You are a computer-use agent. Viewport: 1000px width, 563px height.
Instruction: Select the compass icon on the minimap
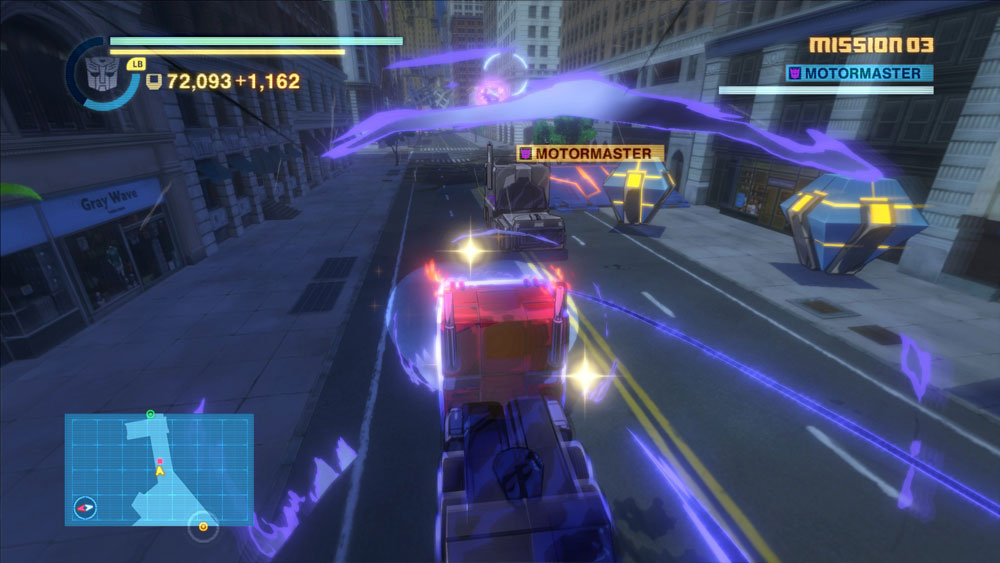86,508
